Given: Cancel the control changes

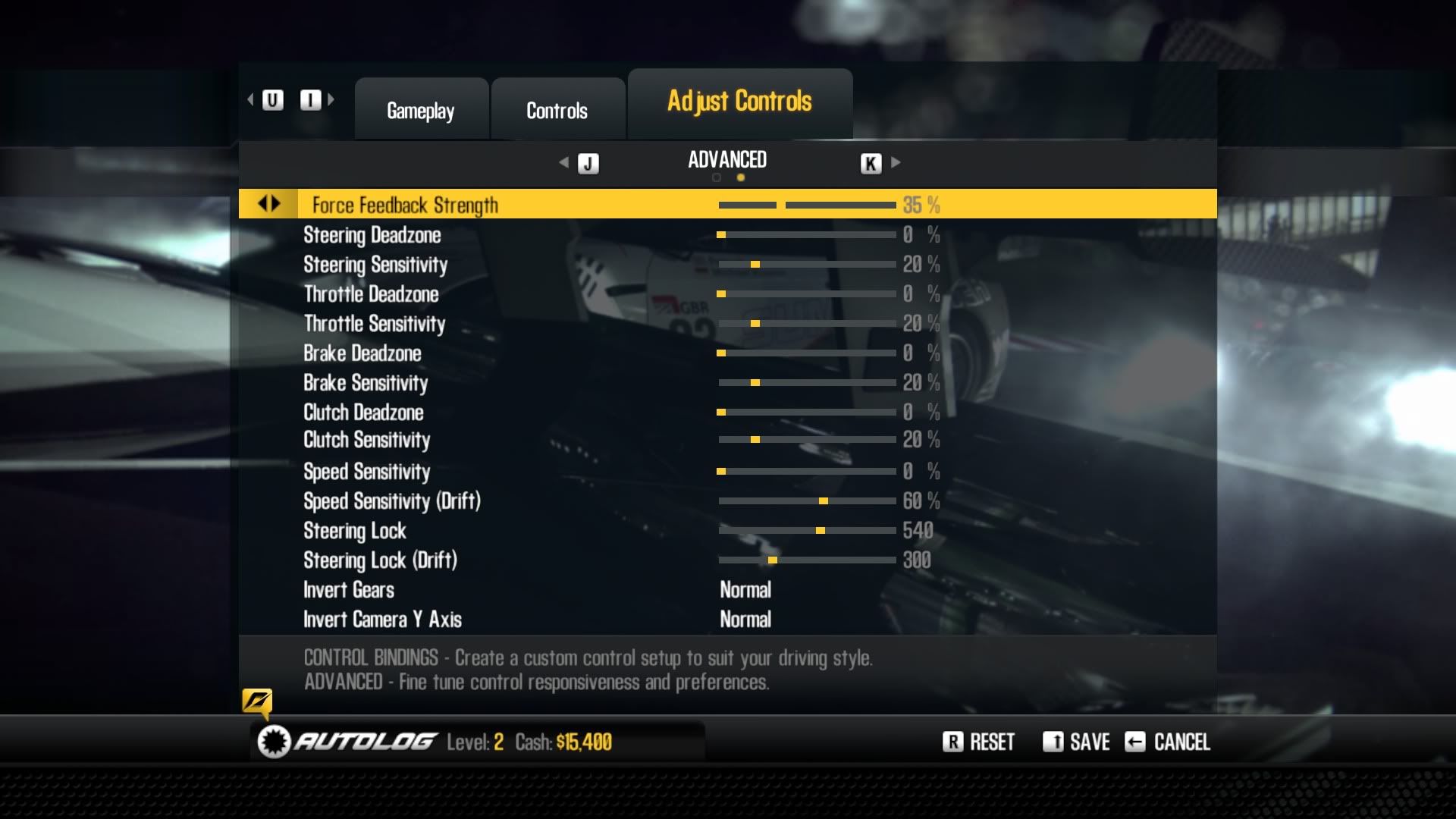Looking at the screenshot, I should click(x=1168, y=742).
